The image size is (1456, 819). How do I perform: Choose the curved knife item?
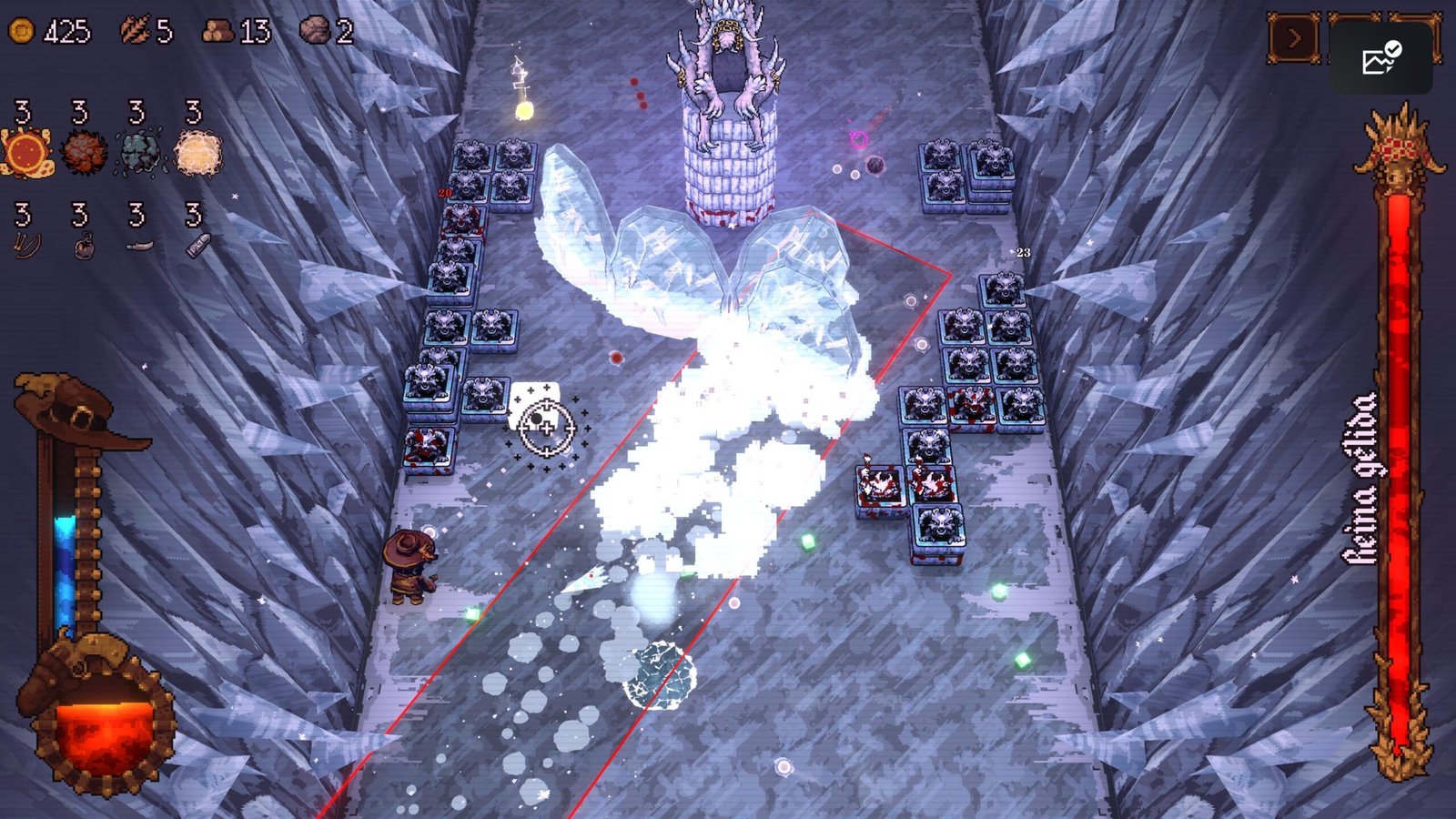coord(138,246)
